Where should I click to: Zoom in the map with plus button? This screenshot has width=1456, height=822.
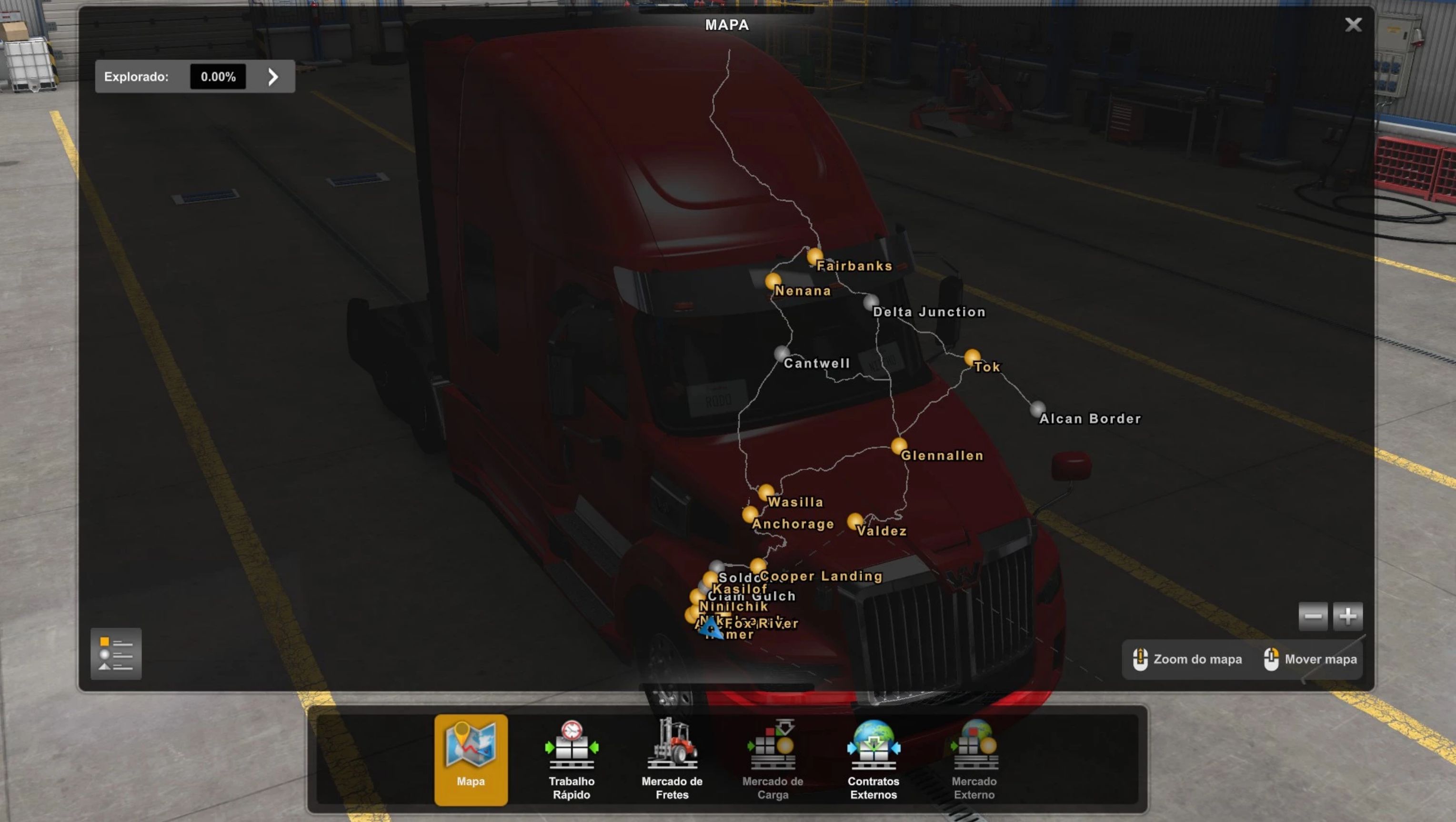[x=1347, y=616]
